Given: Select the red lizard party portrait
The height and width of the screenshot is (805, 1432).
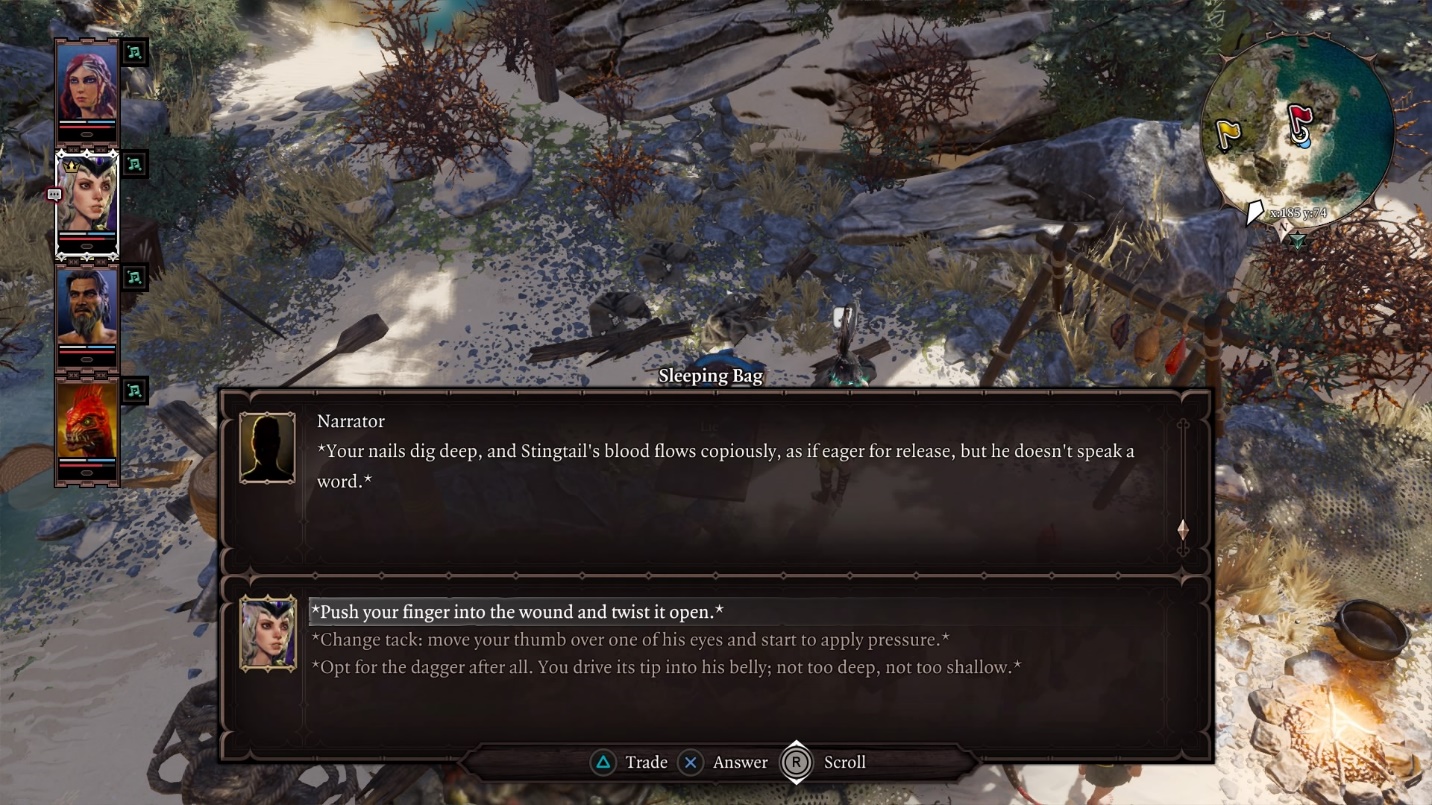Looking at the screenshot, I should click(x=87, y=420).
